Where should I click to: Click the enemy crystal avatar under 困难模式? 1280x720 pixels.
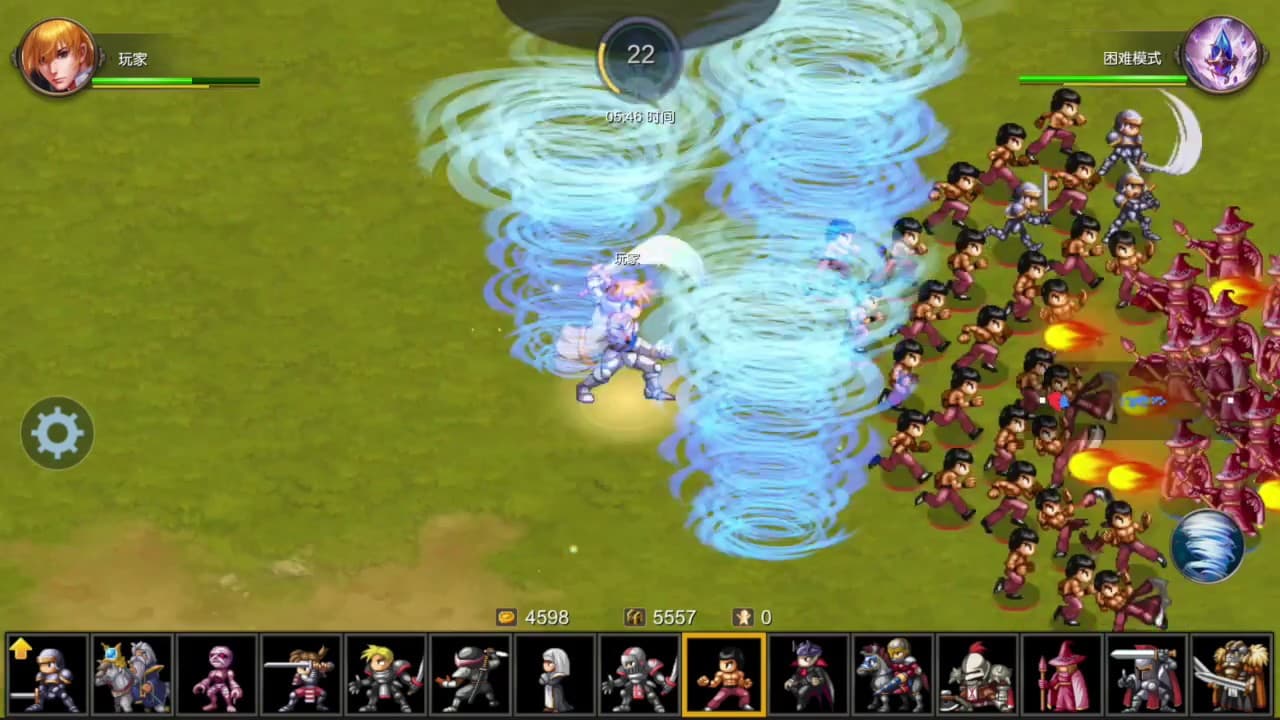point(1221,55)
